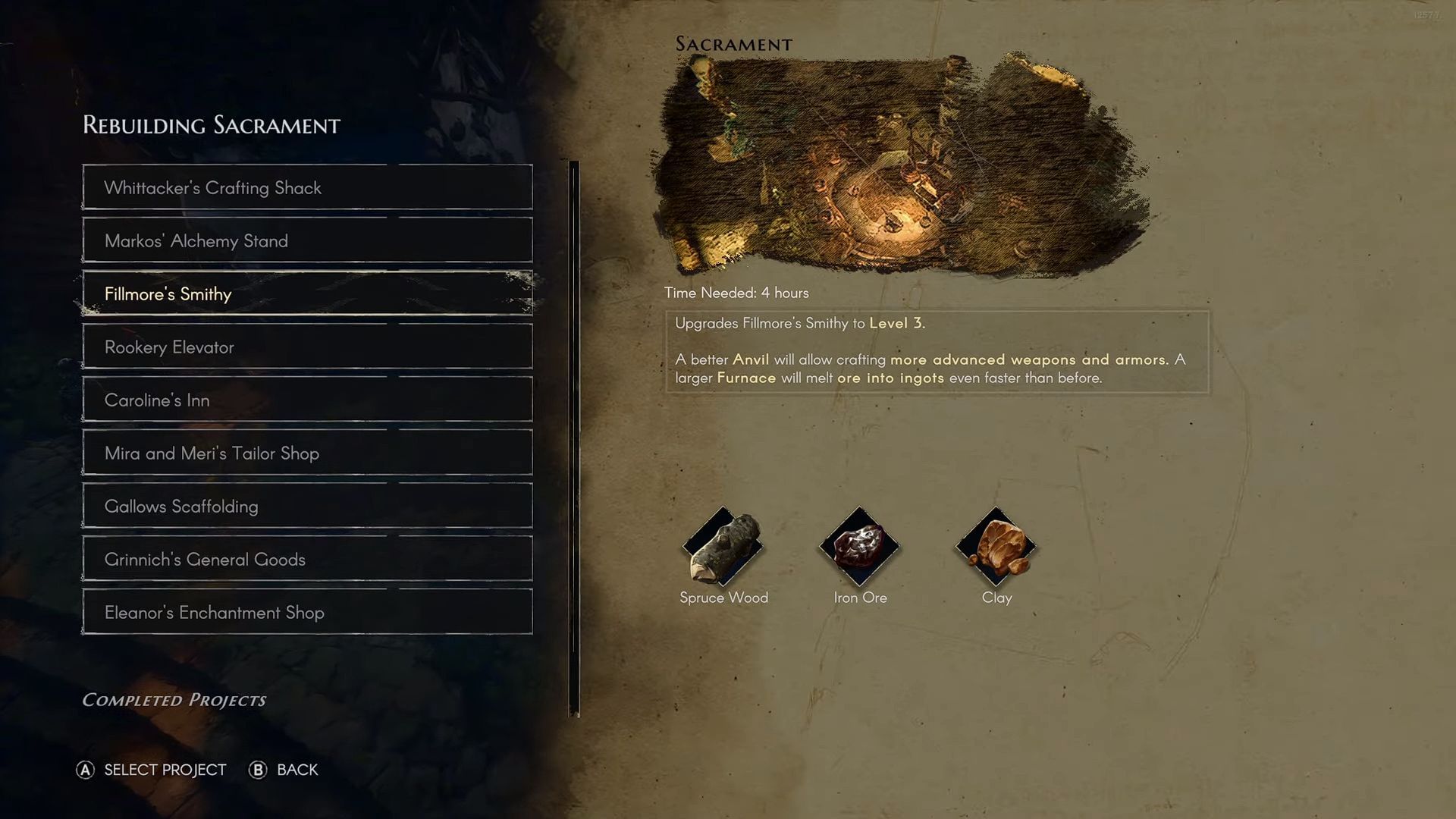The image size is (1456, 819).
Task: Open Grinnich's General Goods project
Action: [x=307, y=559]
